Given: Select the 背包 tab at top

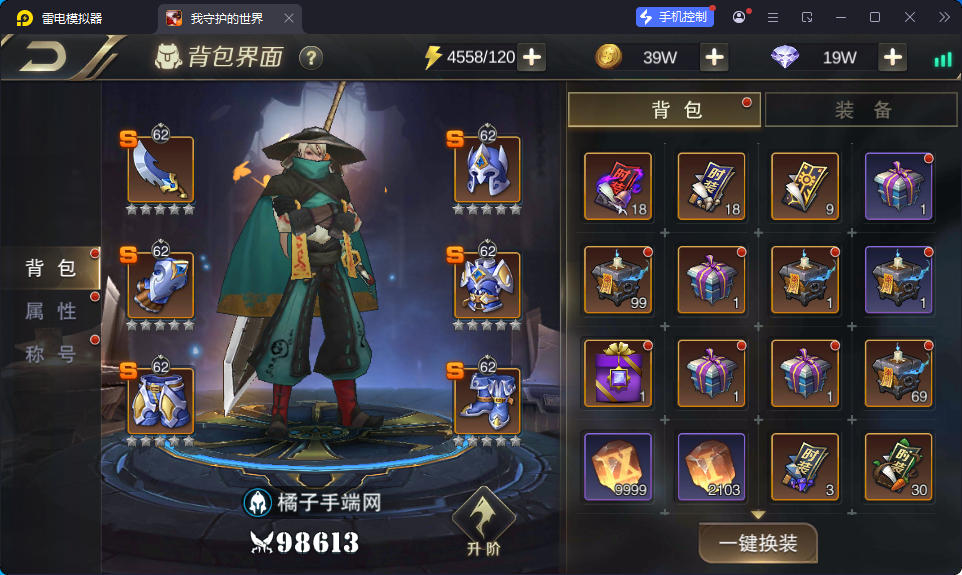Looking at the screenshot, I should point(664,110).
